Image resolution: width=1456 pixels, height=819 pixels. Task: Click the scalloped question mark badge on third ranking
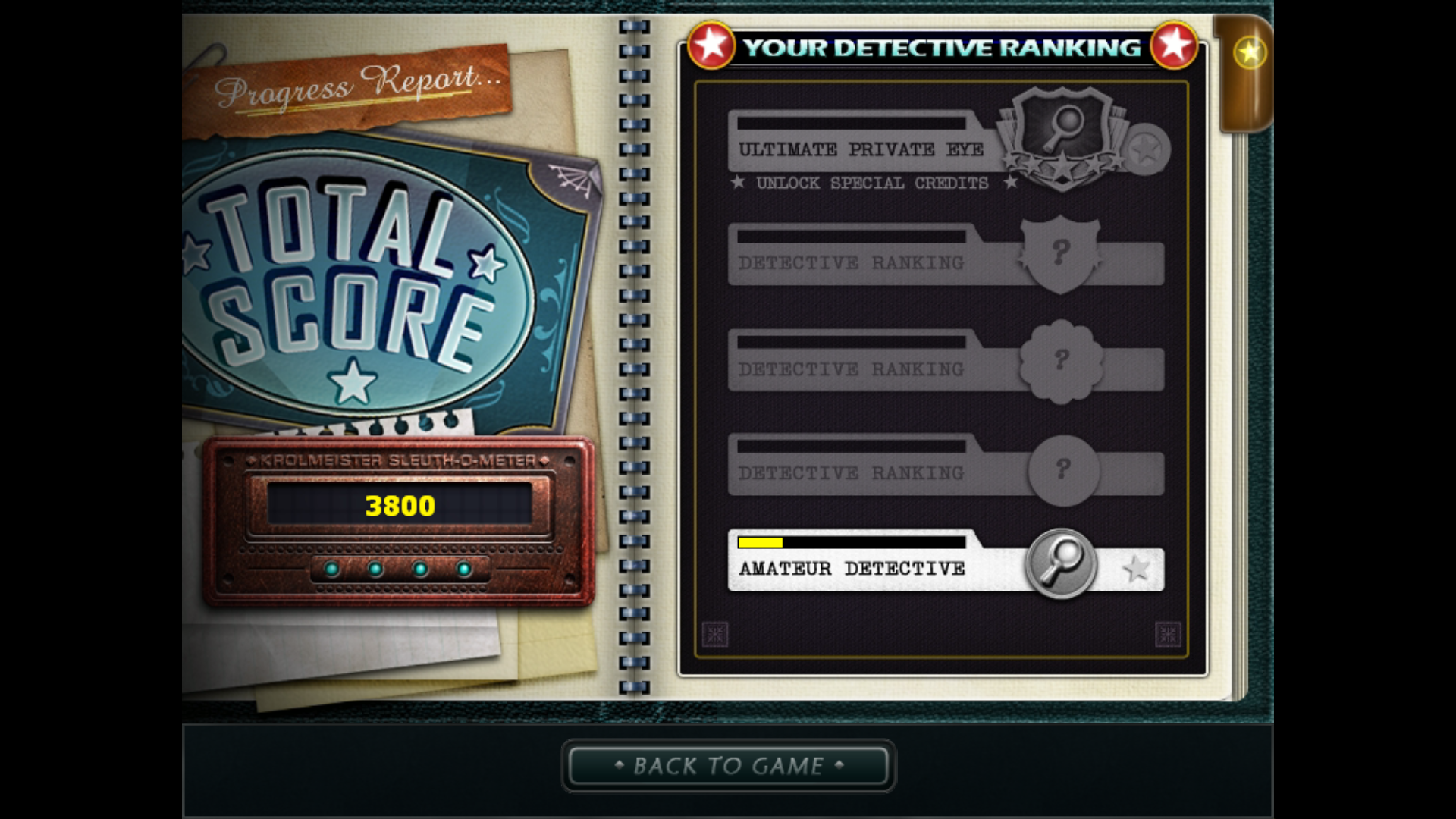tap(1062, 362)
